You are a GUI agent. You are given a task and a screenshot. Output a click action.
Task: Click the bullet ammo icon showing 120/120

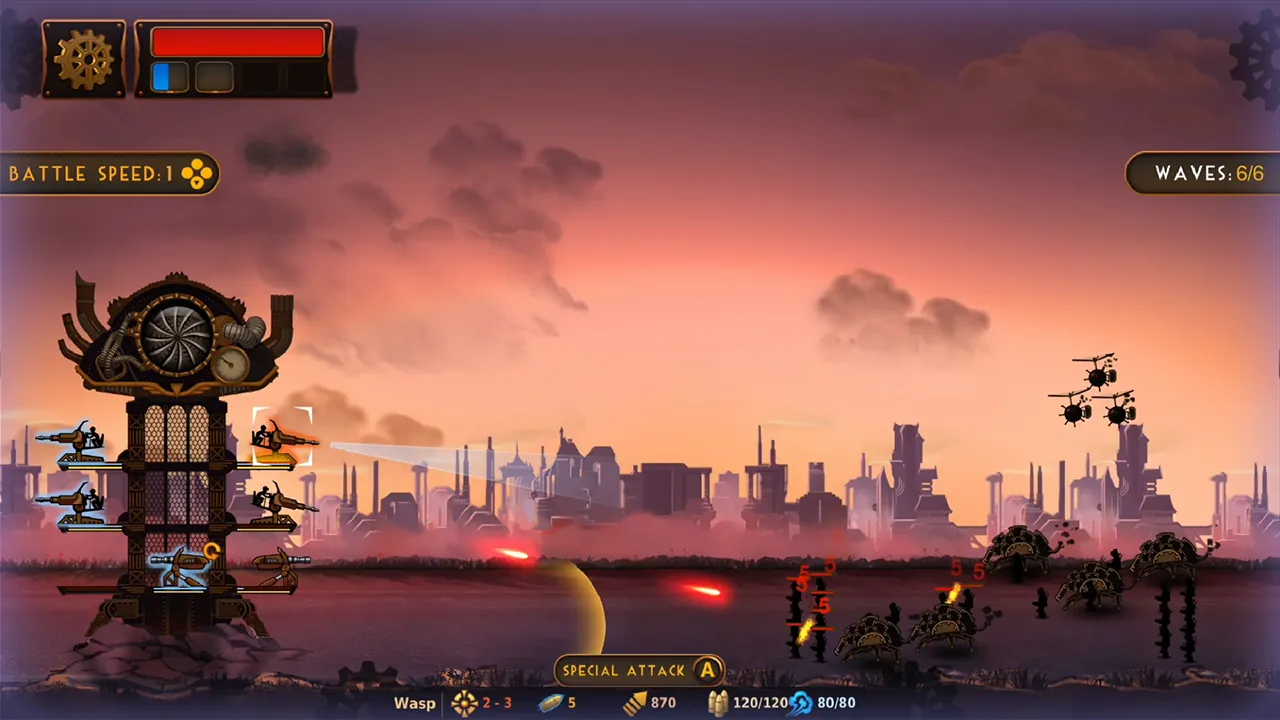tap(718, 703)
